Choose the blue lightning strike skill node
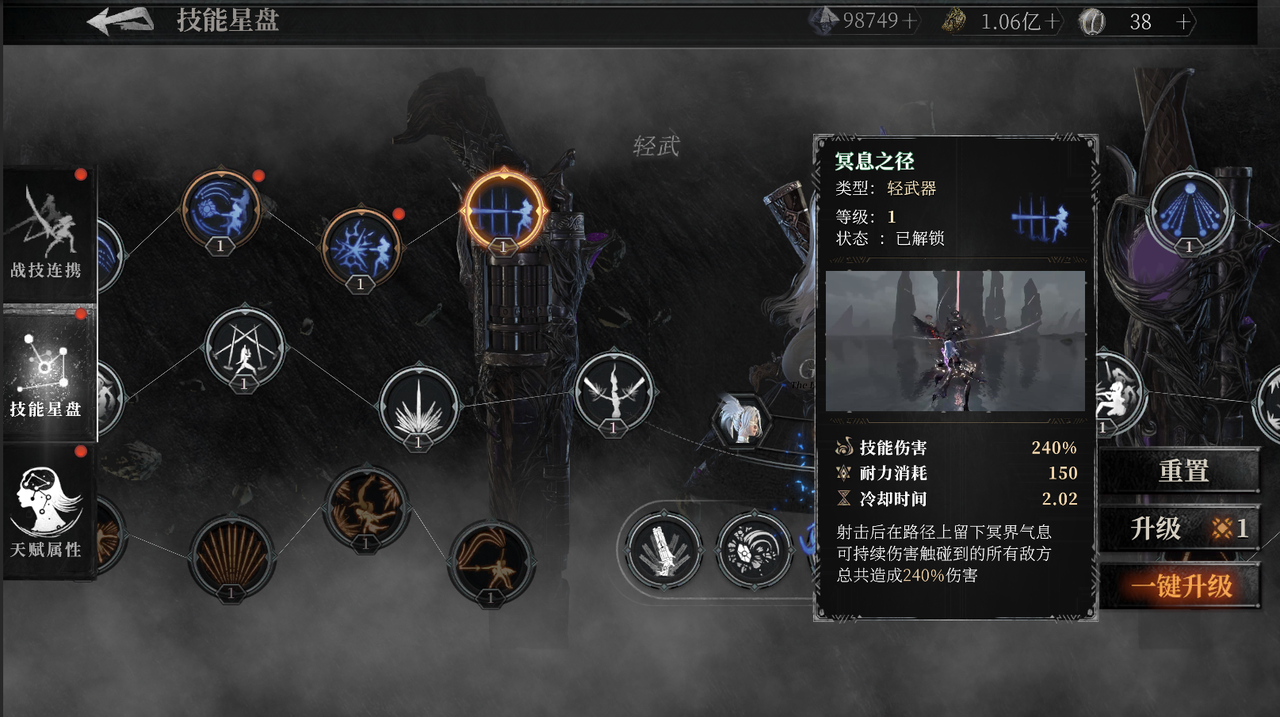Viewport: 1280px width, 717px height. coord(360,247)
